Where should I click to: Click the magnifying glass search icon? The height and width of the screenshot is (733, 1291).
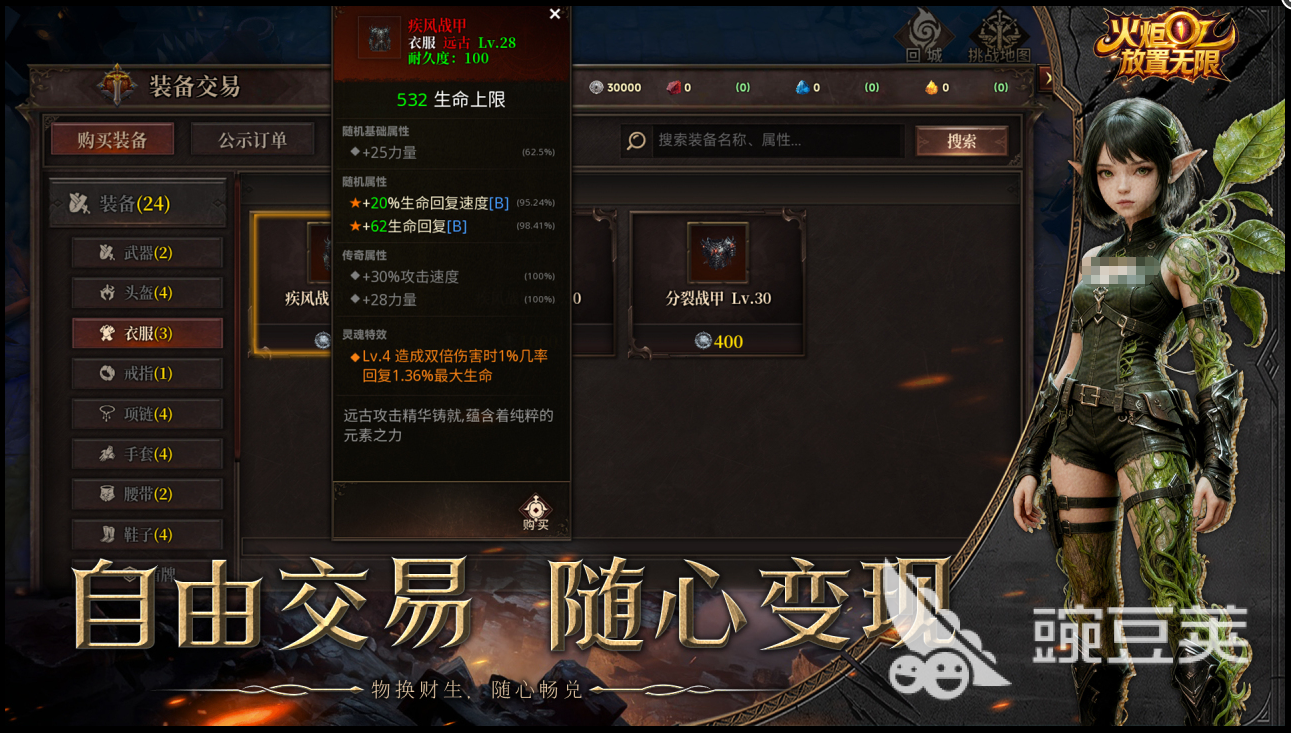point(635,141)
